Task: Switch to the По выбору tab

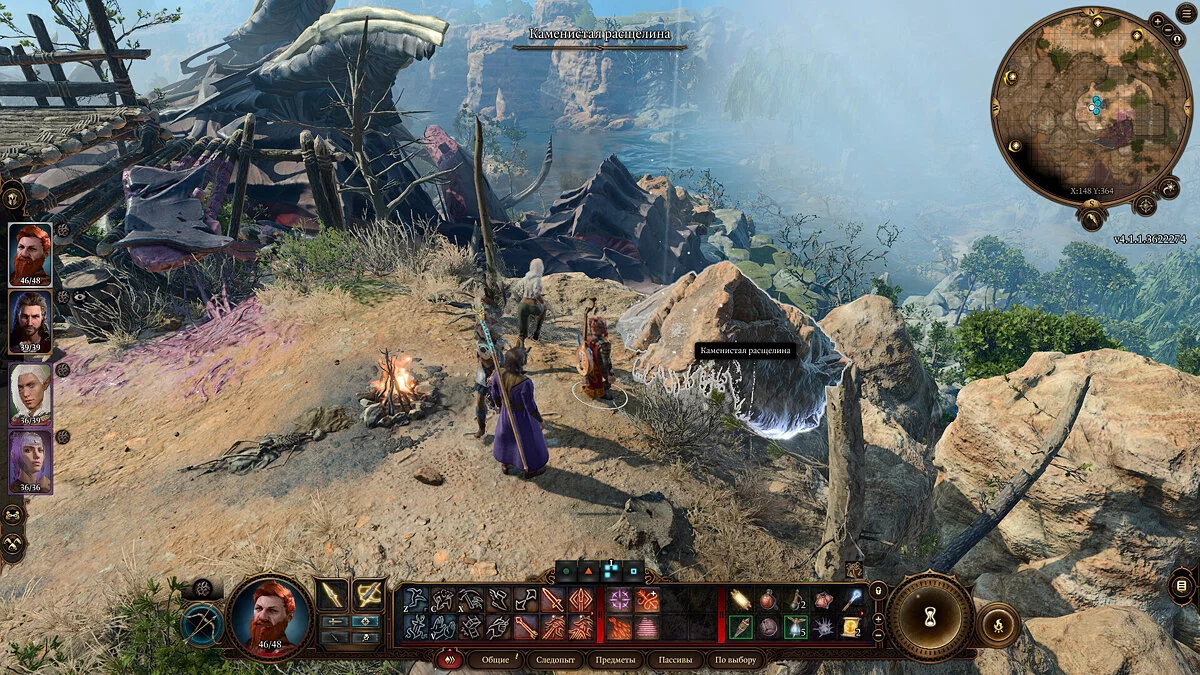Action: click(735, 660)
